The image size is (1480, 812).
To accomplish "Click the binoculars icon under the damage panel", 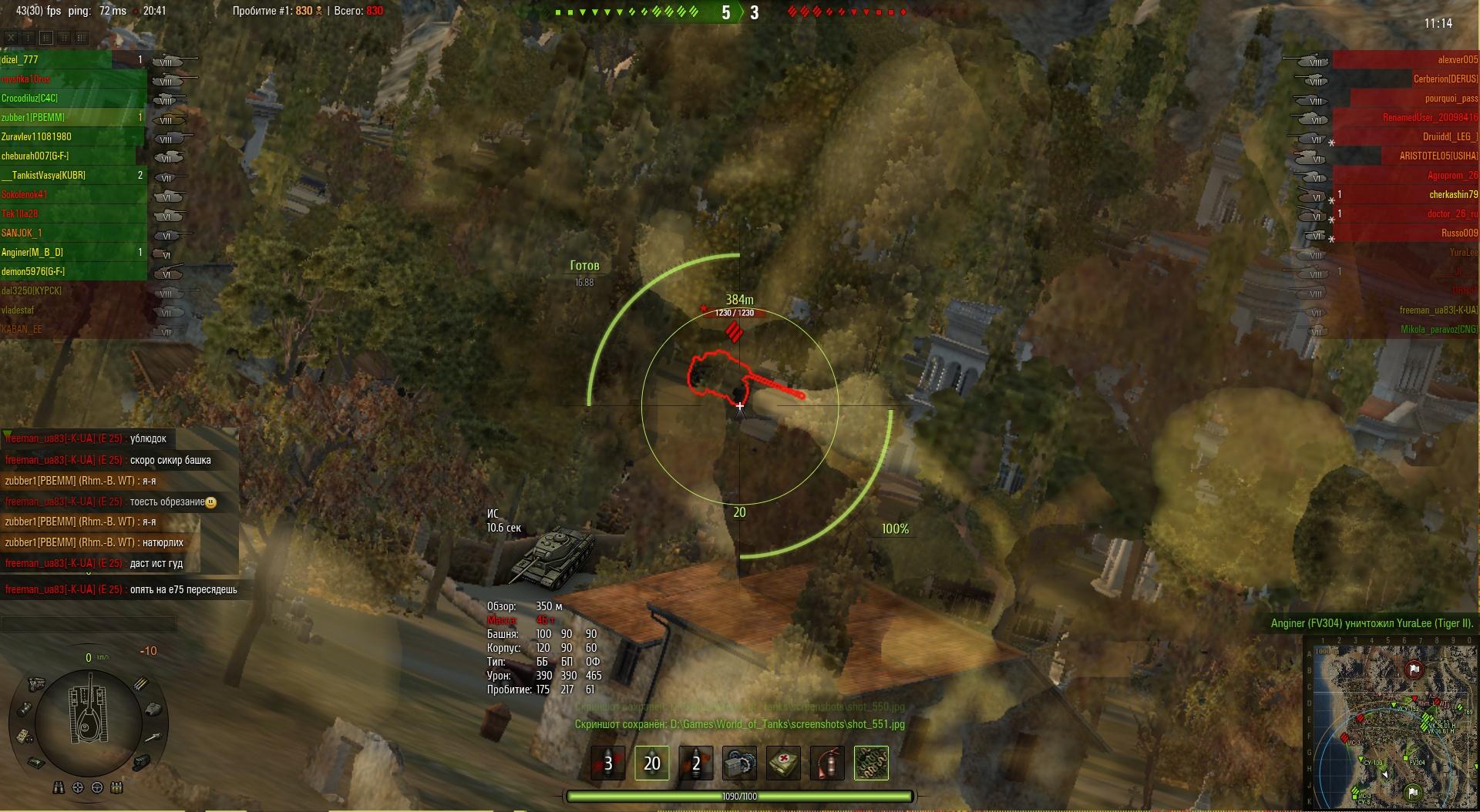I will coord(59,787).
